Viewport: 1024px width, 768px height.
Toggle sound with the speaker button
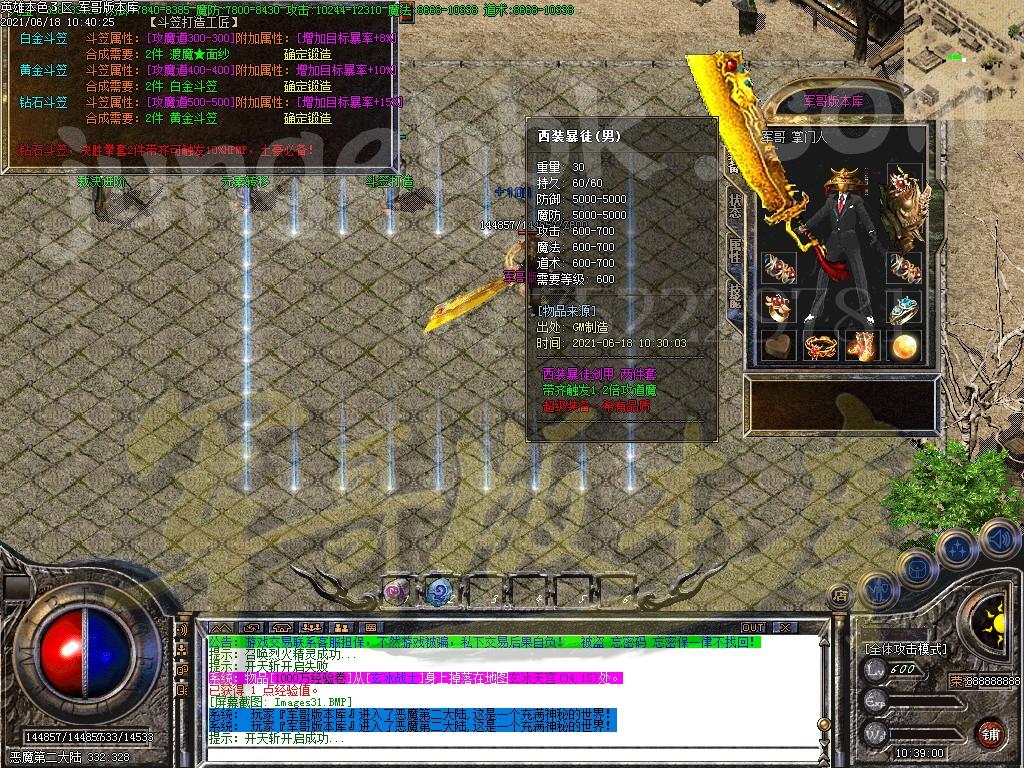pyautogui.click(x=998, y=539)
